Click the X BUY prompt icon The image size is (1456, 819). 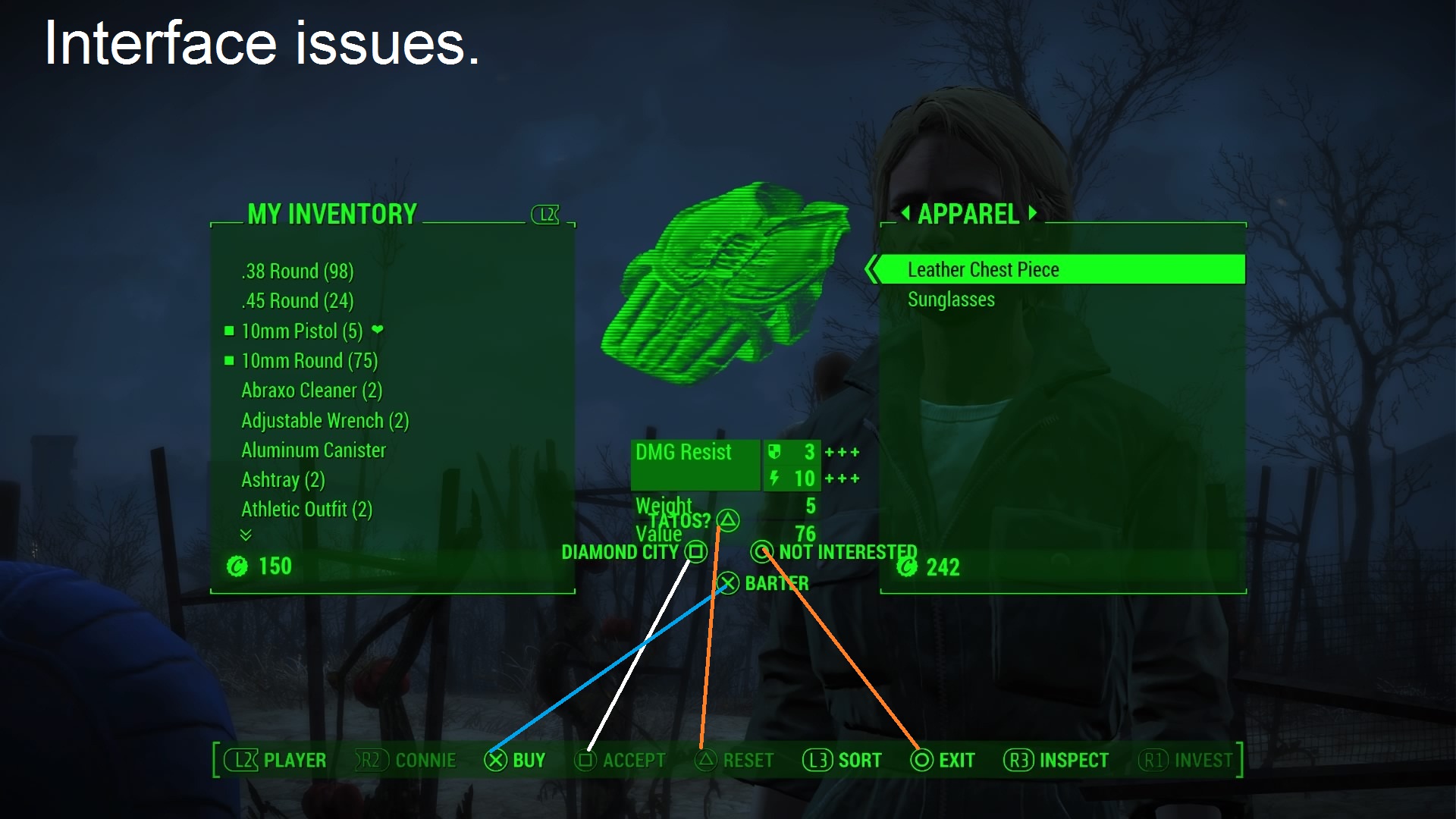click(497, 761)
